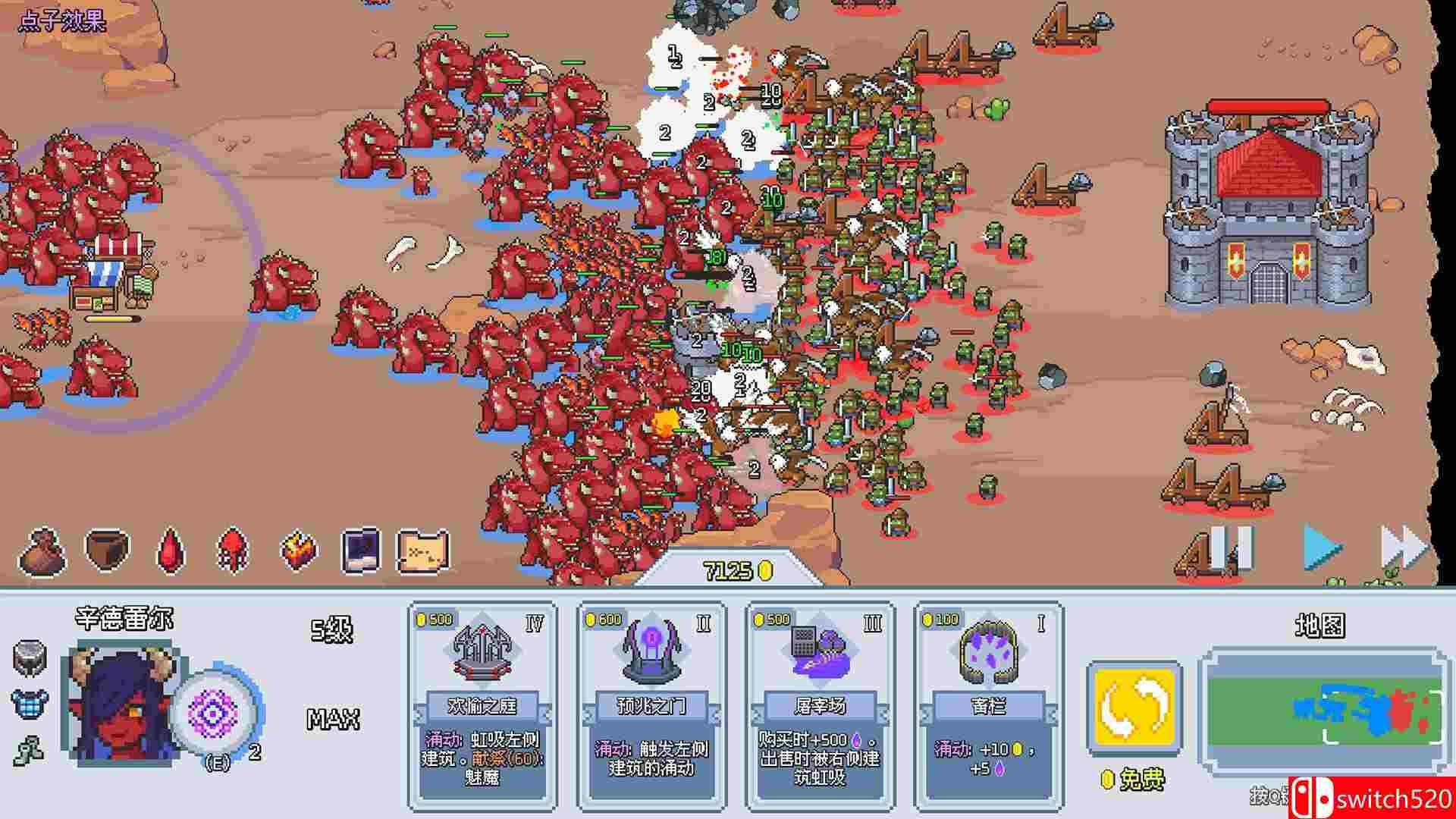Screen dimensions: 1456x819
Task: Open the parchment treasure map icon
Action: tap(424, 550)
